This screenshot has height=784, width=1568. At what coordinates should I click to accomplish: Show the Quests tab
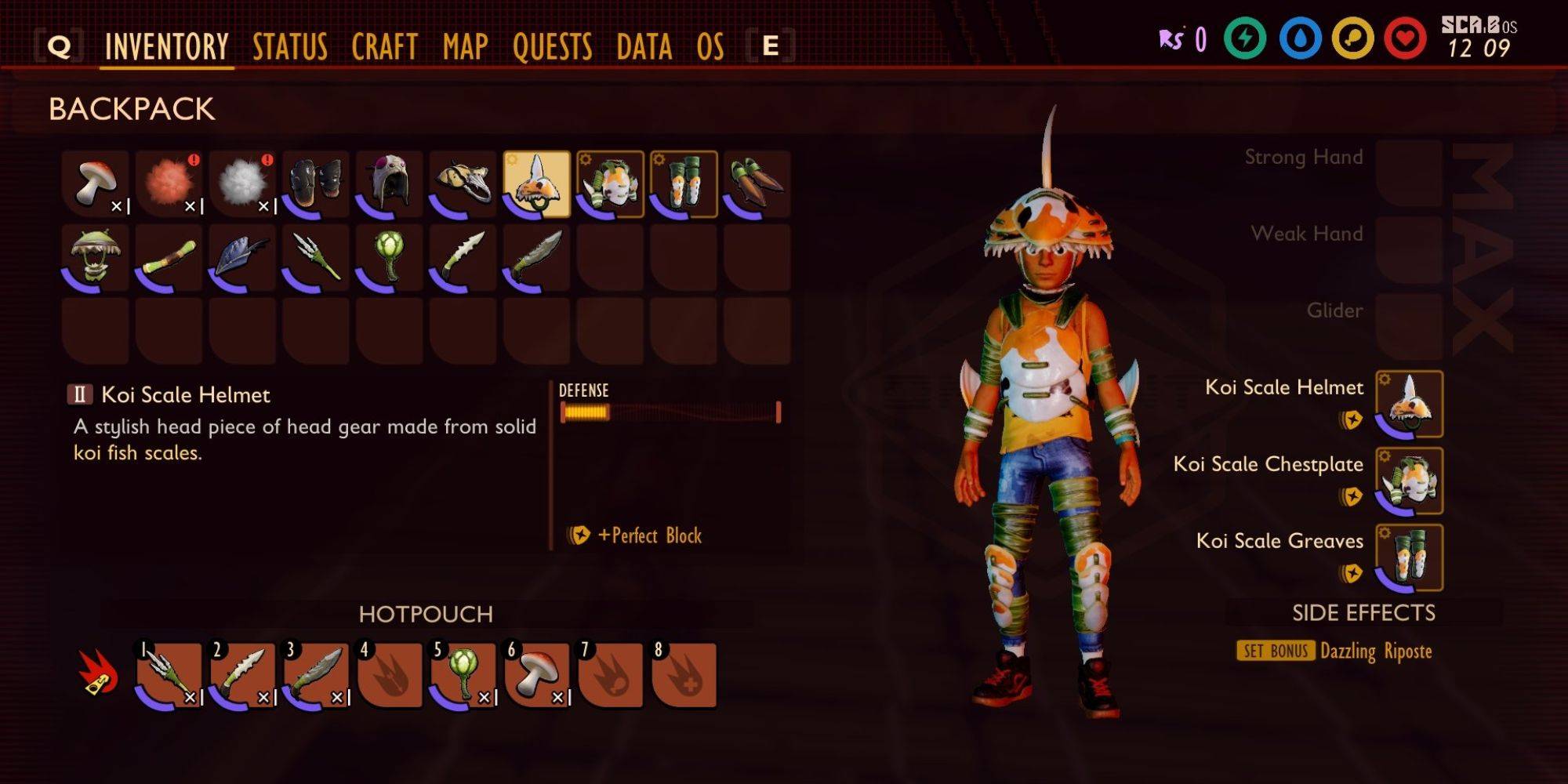(552, 47)
